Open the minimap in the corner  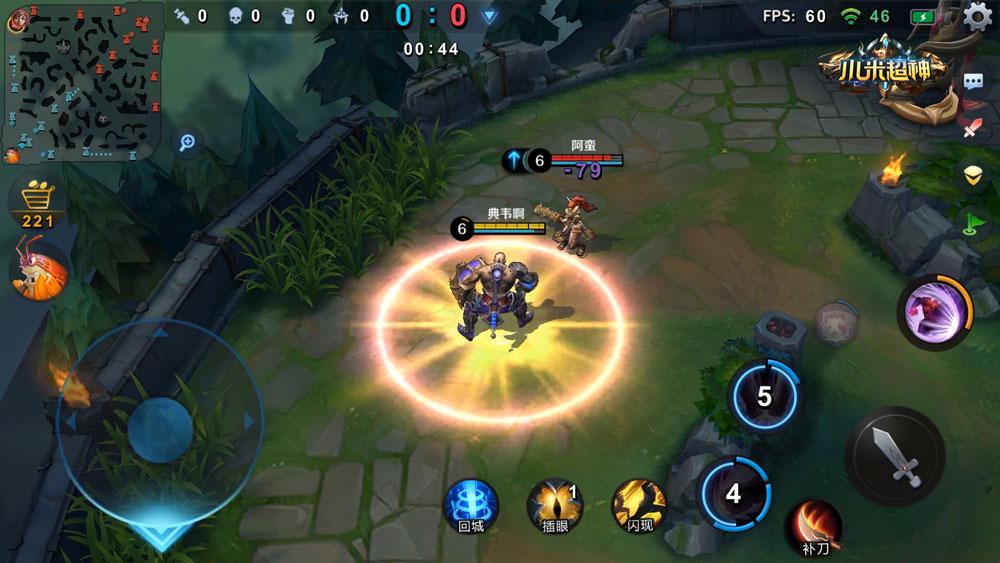pyautogui.click(x=82, y=80)
